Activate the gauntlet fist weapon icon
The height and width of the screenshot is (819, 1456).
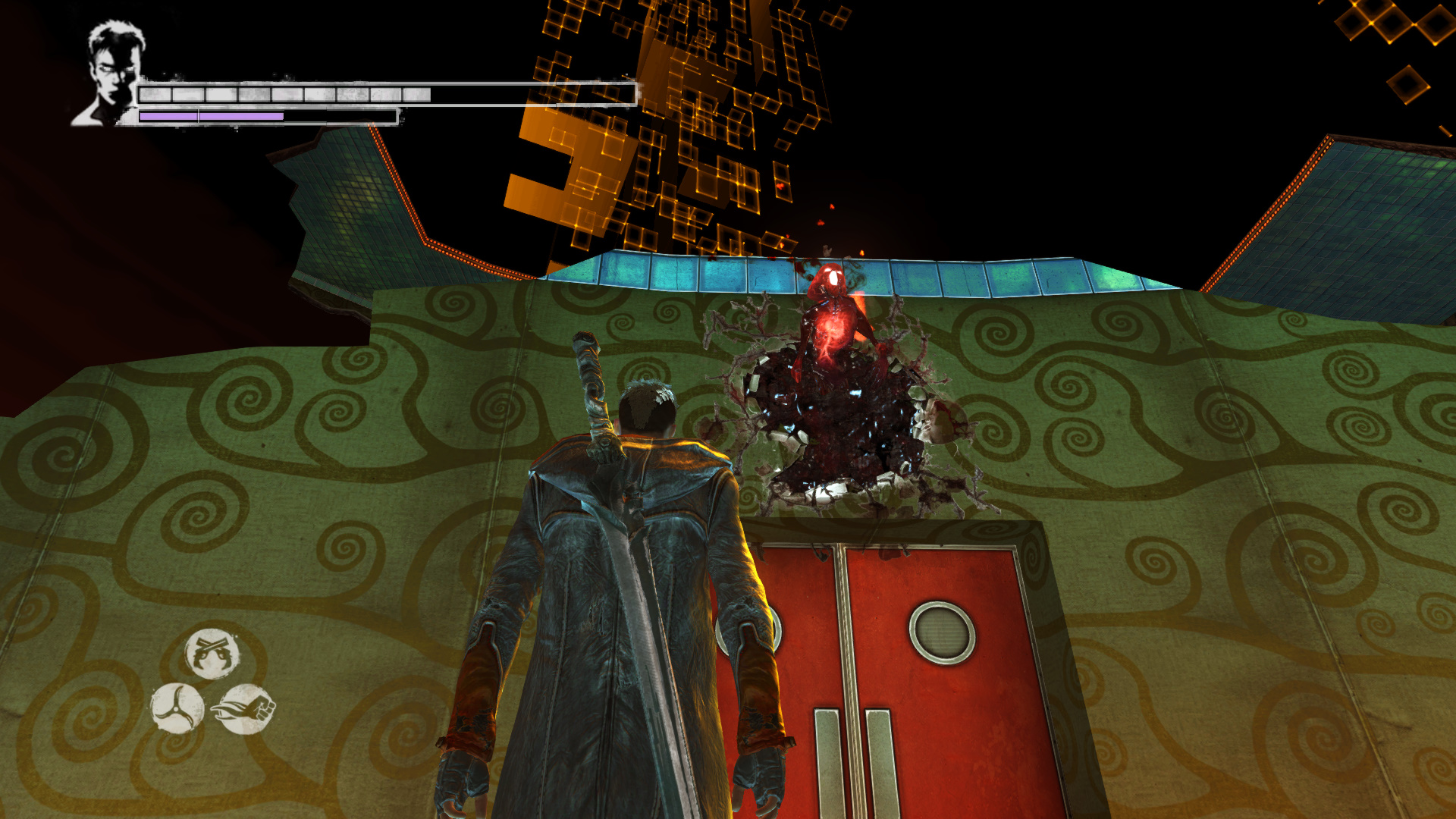pos(245,708)
